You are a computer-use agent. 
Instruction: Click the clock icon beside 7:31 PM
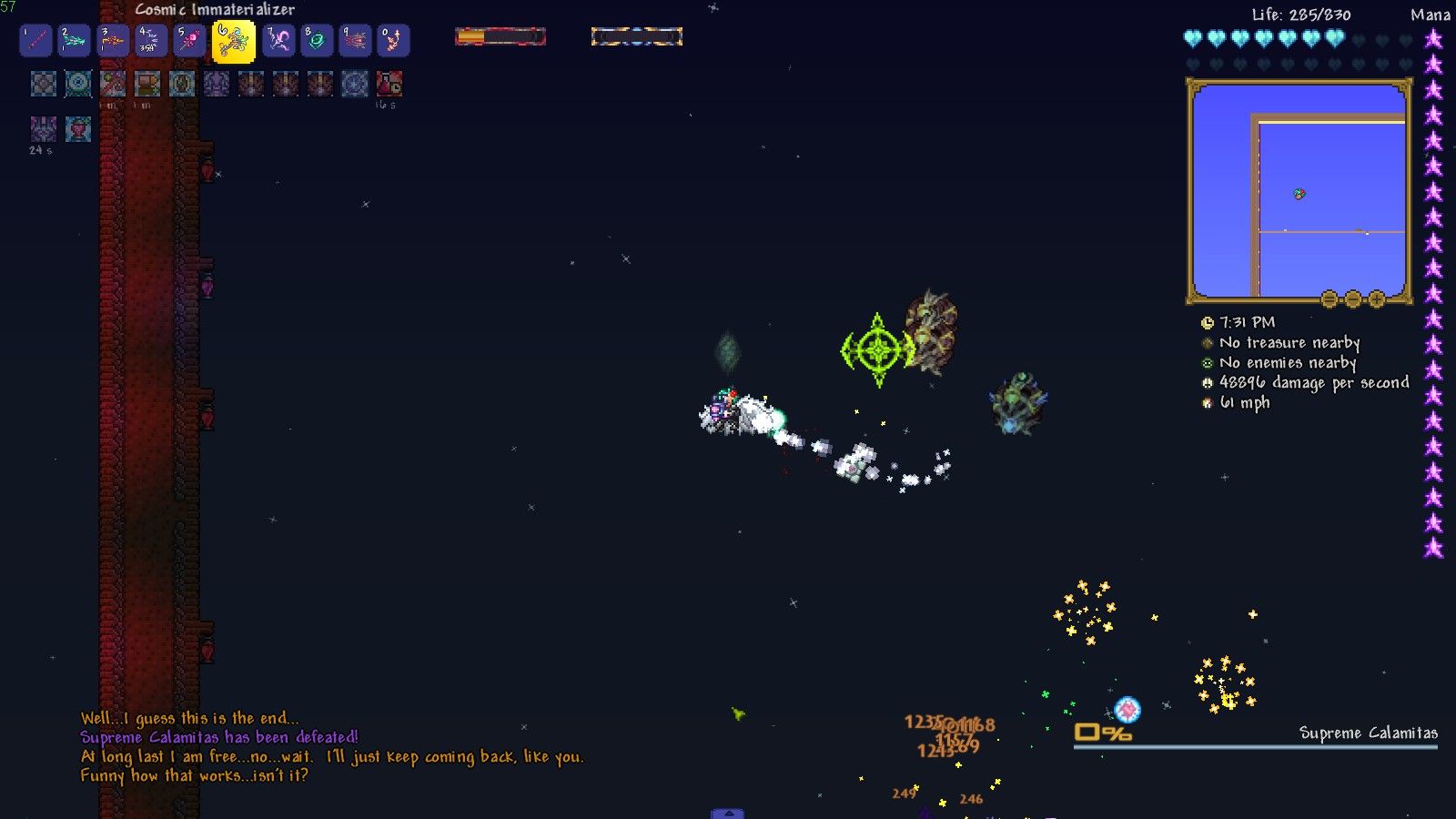[1207, 322]
